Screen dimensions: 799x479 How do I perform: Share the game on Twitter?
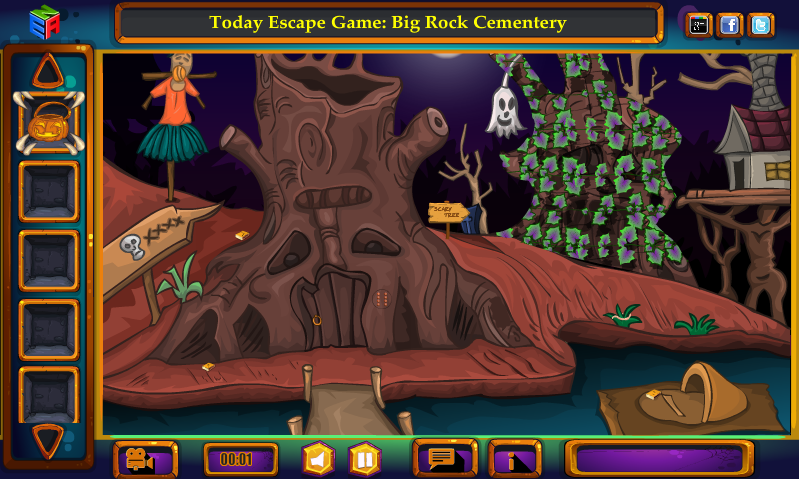point(761,25)
